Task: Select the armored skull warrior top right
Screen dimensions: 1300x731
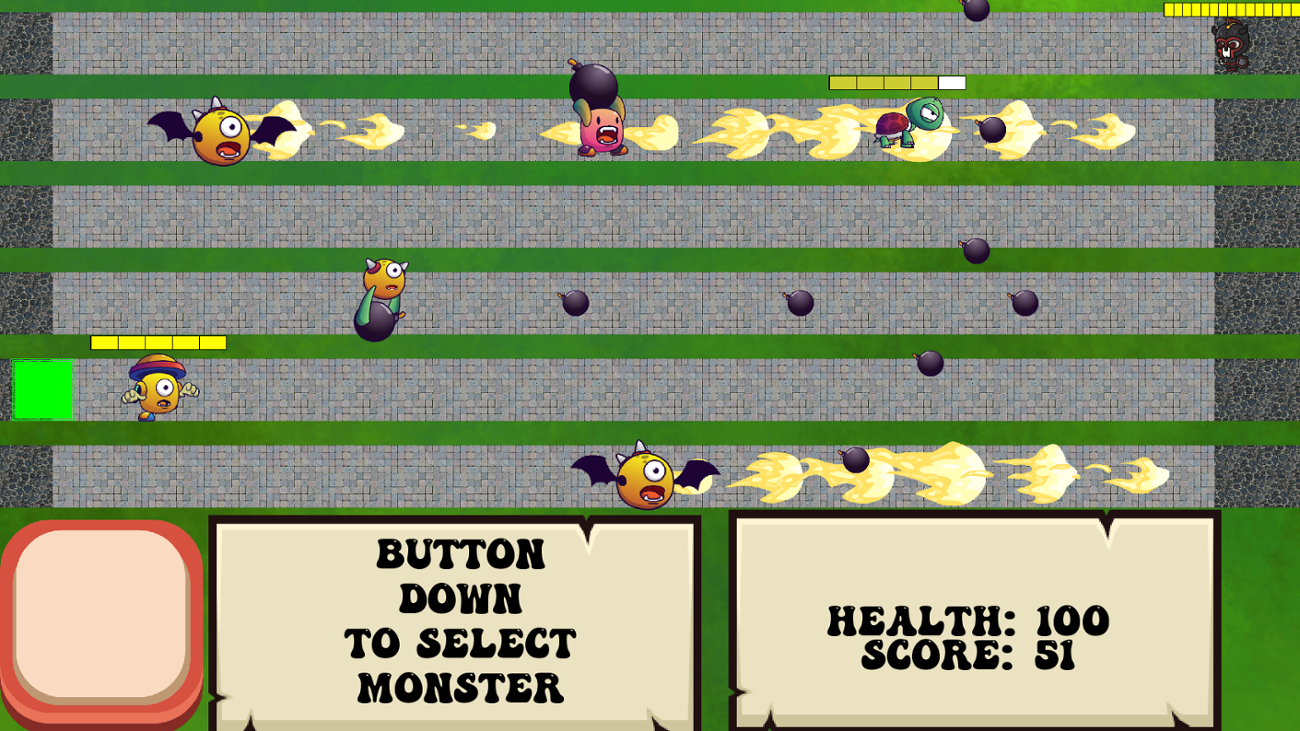Action: point(1228,45)
